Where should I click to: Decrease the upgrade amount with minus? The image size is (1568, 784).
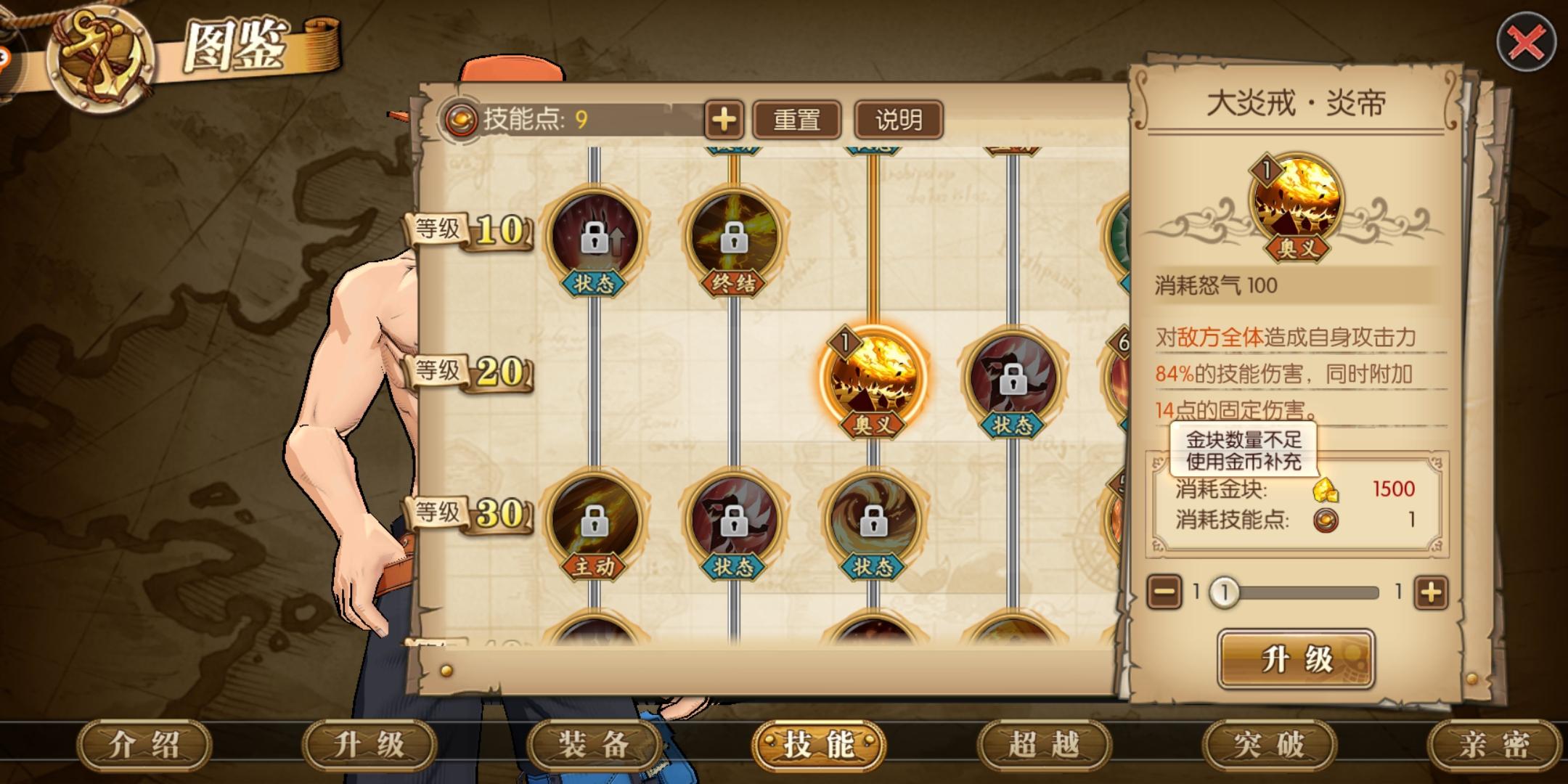click(x=1164, y=592)
